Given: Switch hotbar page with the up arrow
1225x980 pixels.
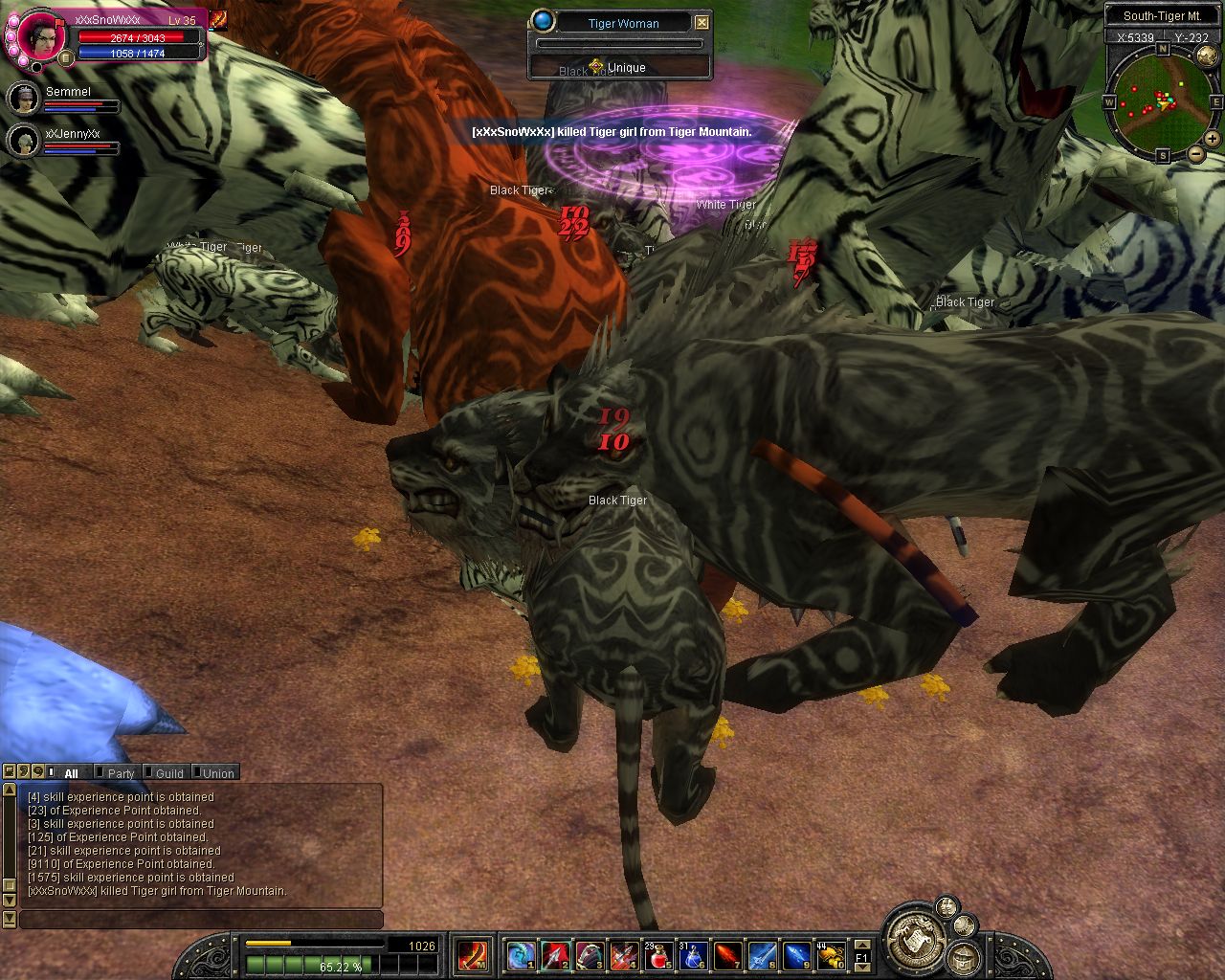Looking at the screenshot, I should click(x=862, y=945).
